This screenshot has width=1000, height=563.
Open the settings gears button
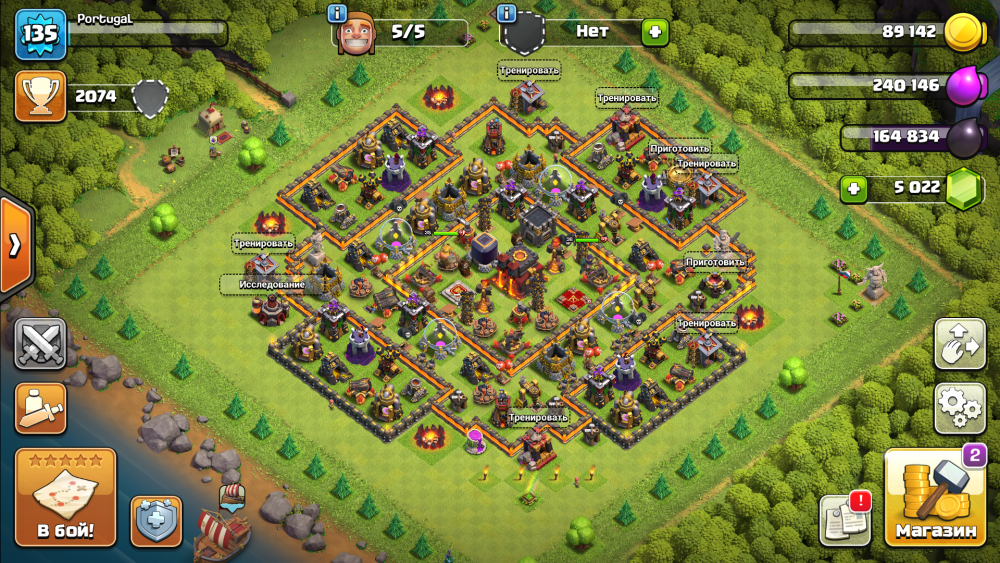click(960, 407)
